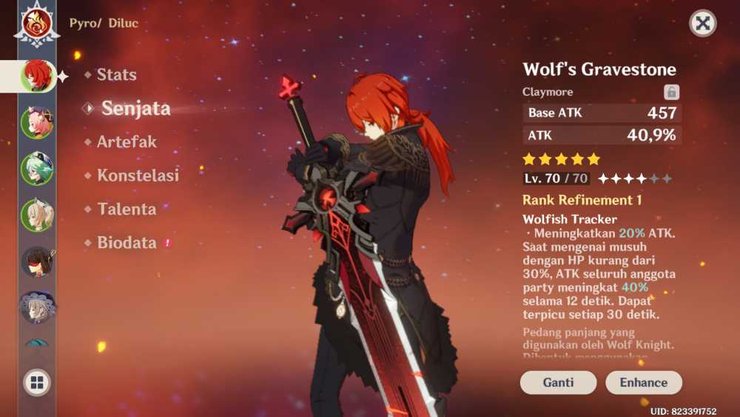View the Biodata entry
This screenshot has width=740, height=417.
click(x=126, y=243)
